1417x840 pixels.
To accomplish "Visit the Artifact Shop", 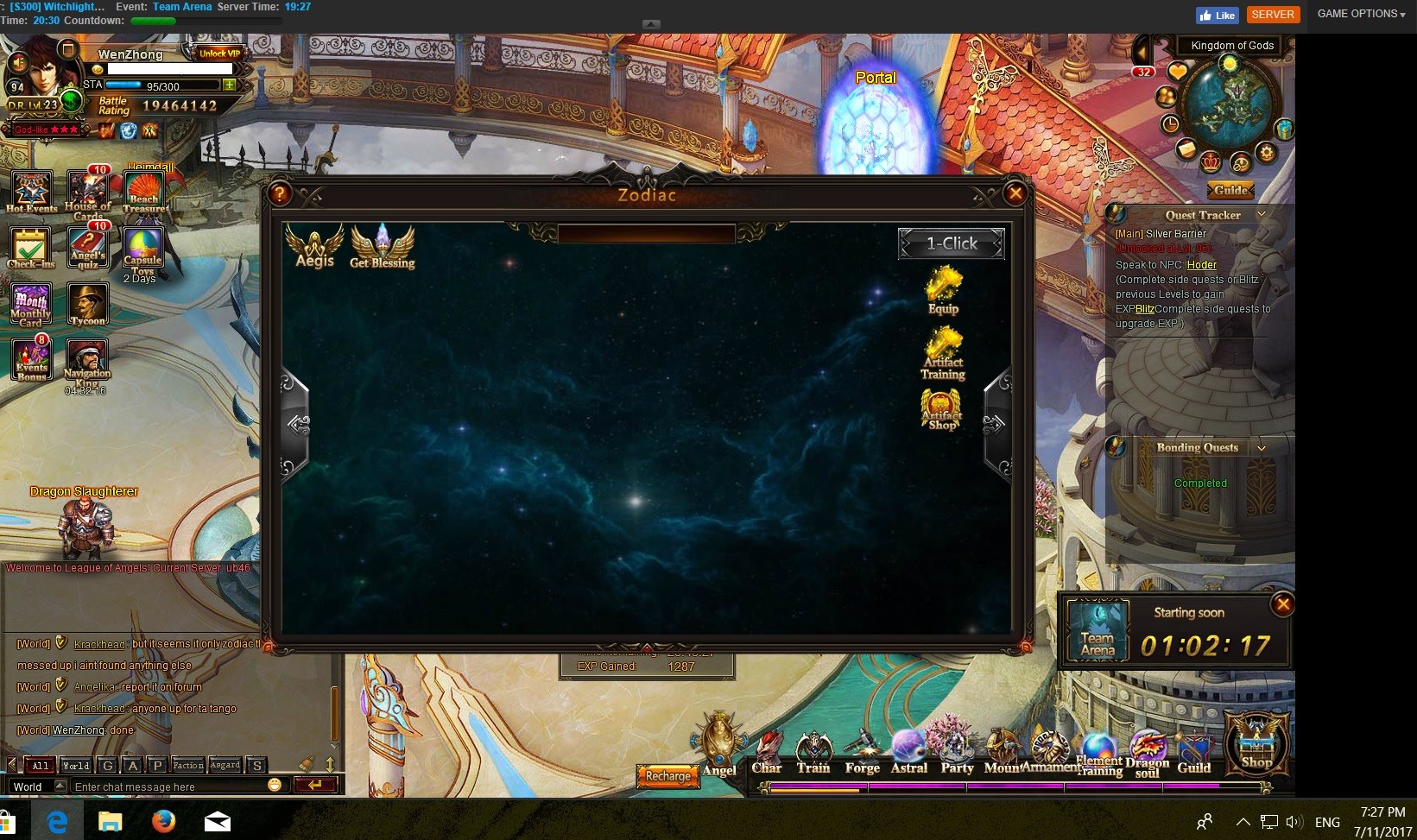I will [941, 409].
